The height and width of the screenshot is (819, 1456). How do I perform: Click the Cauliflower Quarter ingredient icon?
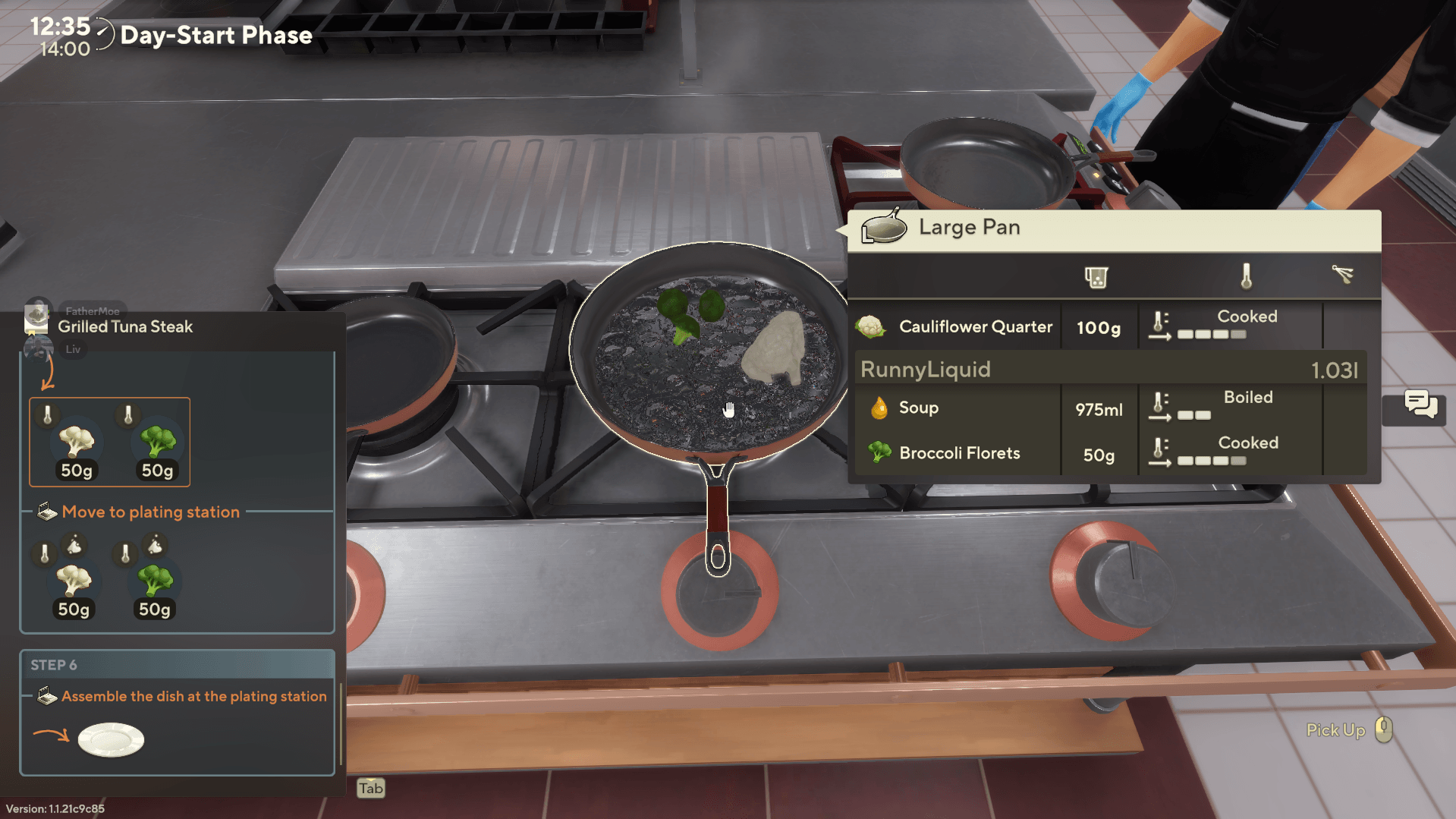pos(871,325)
